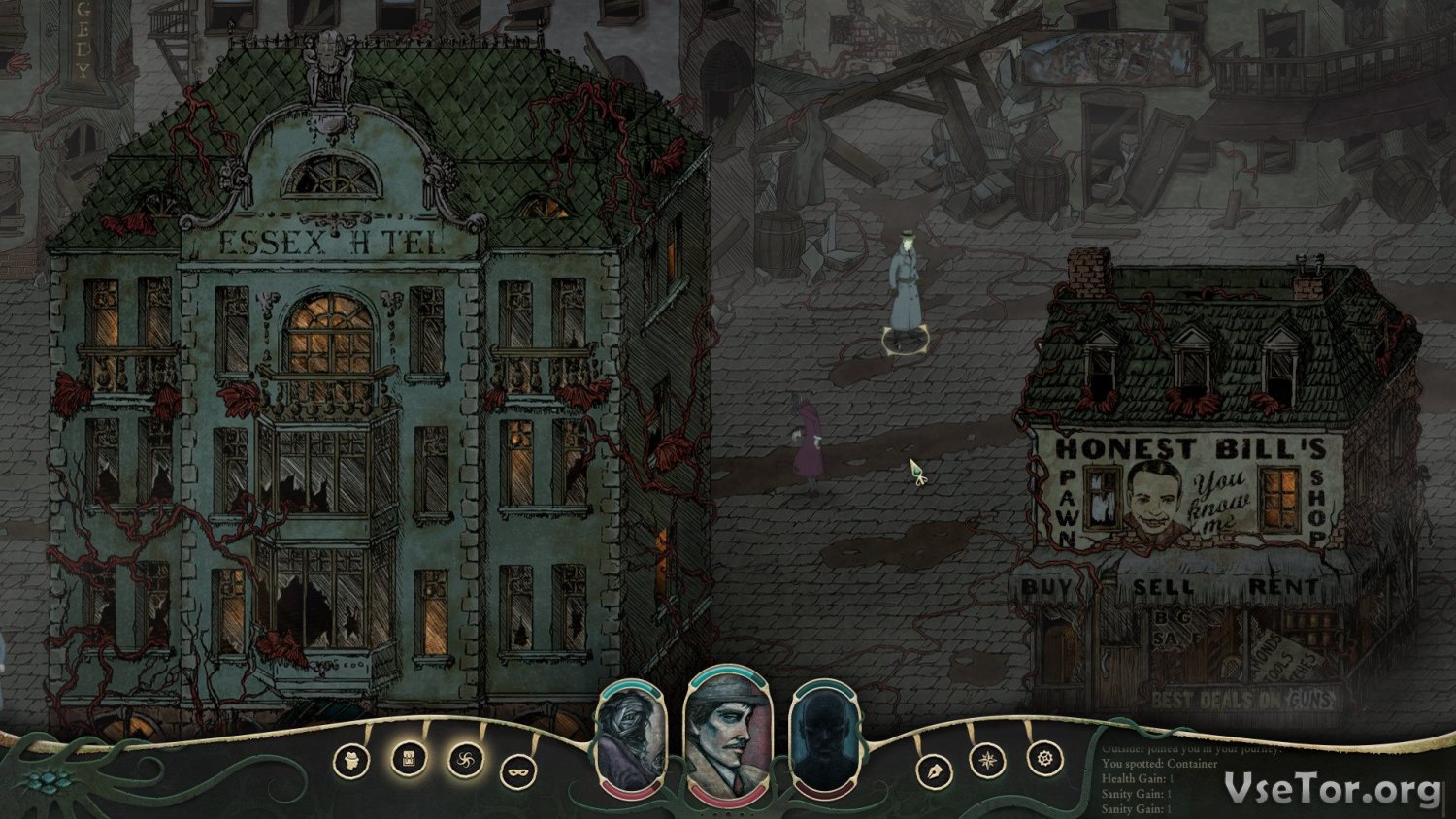Open the inventory backpack icon
Image resolution: width=1456 pixels, height=819 pixels.
click(409, 758)
